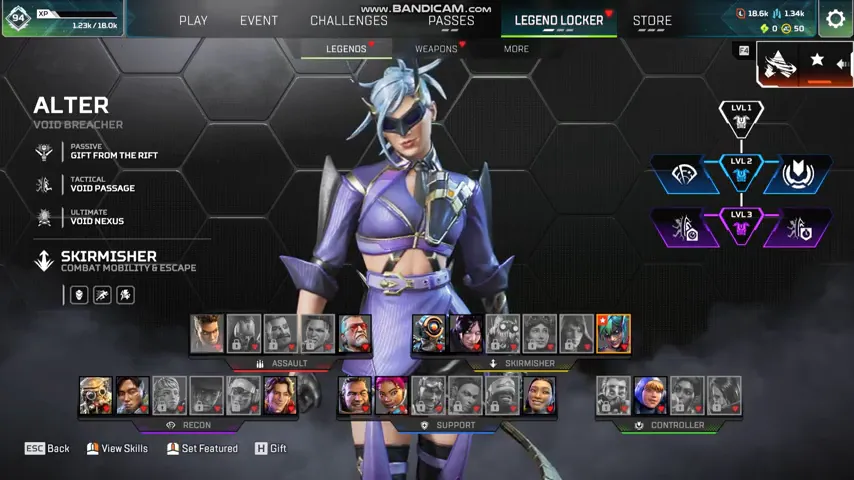Select the Bloodhound portrait under Recon

pyautogui.click(x=96, y=396)
